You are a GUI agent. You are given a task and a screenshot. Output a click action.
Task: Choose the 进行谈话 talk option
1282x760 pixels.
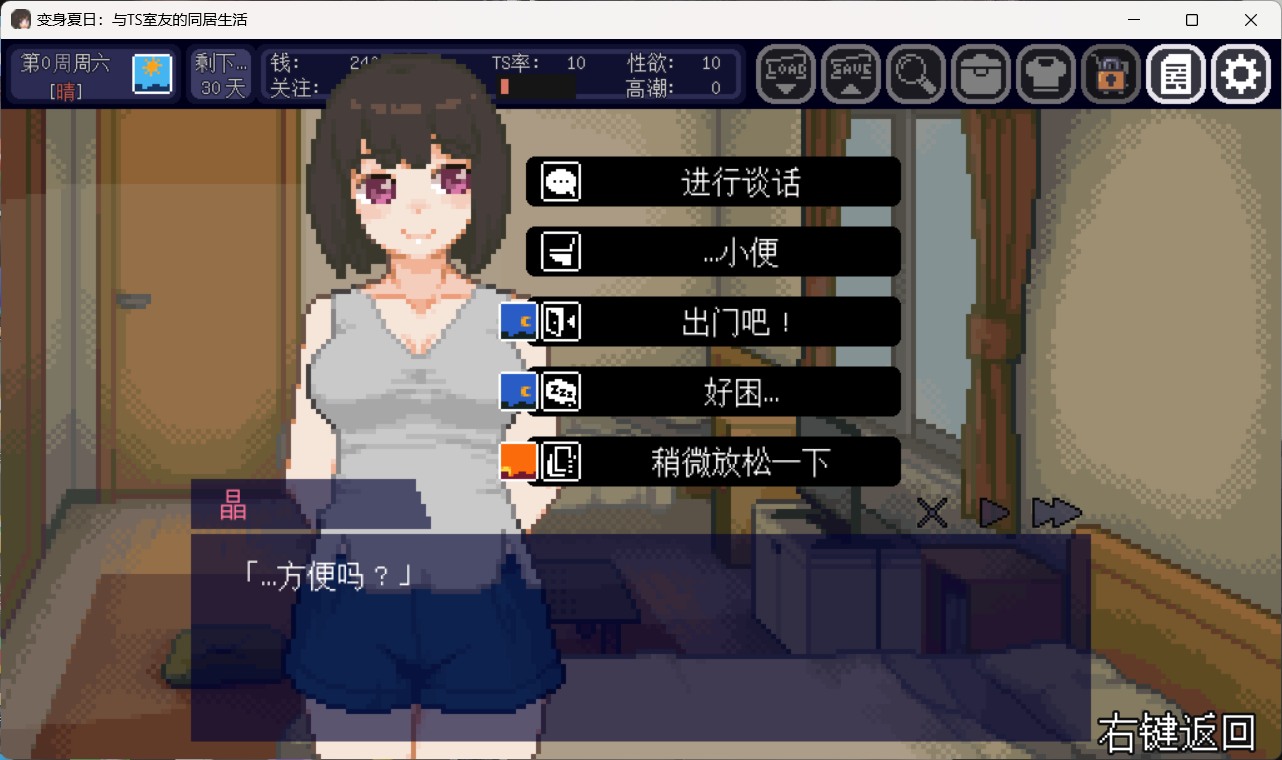tap(713, 182)
